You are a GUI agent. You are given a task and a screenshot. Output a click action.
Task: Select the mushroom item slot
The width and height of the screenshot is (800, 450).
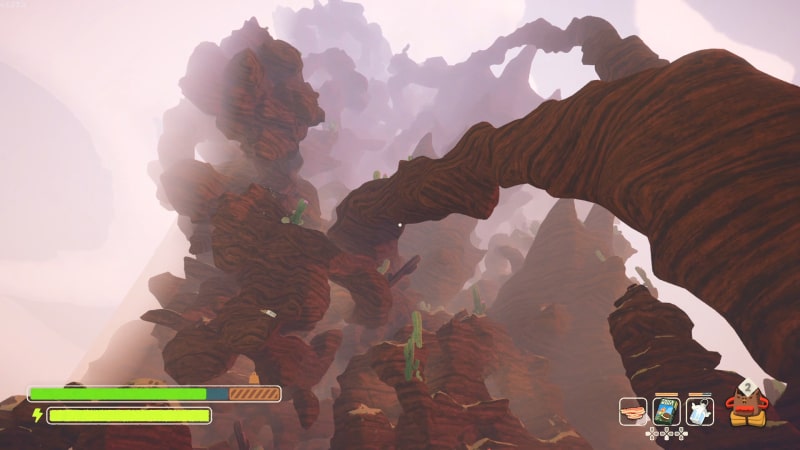(x=632, y=411)
